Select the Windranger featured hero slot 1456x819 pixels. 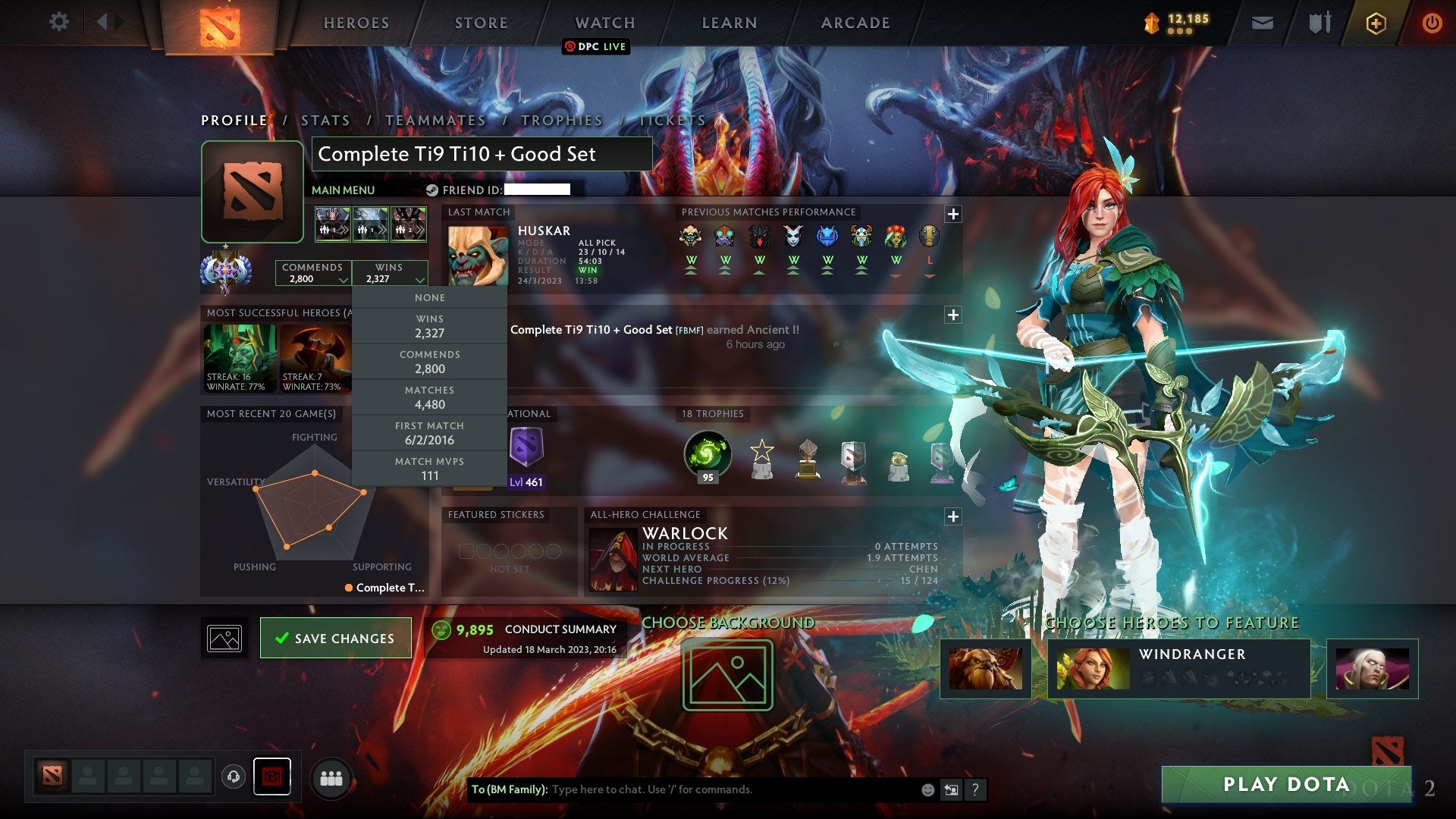click(1178, 669)
